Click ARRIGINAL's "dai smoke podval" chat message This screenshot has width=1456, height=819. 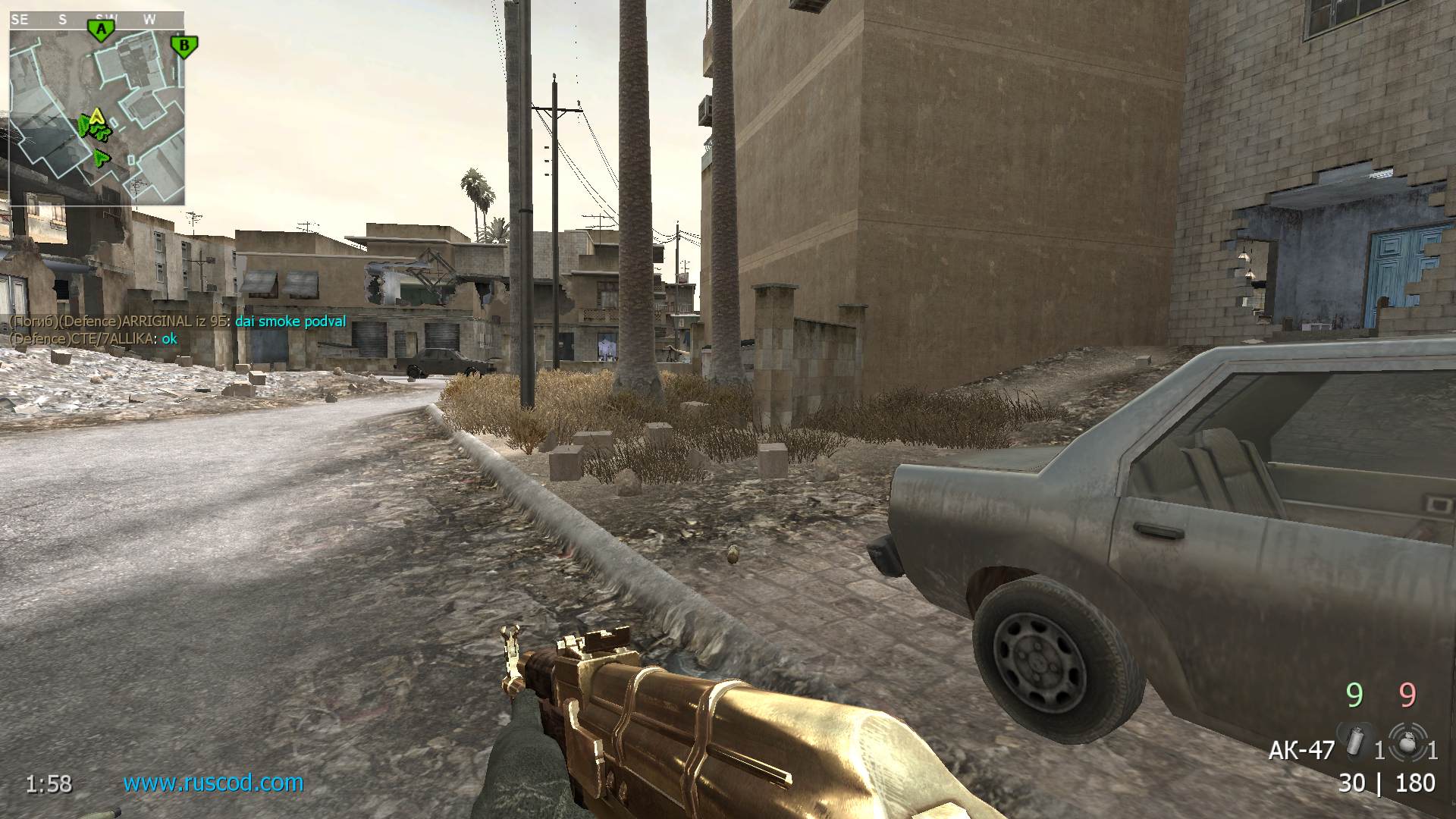pyautogui.click(x=290, y=322)
